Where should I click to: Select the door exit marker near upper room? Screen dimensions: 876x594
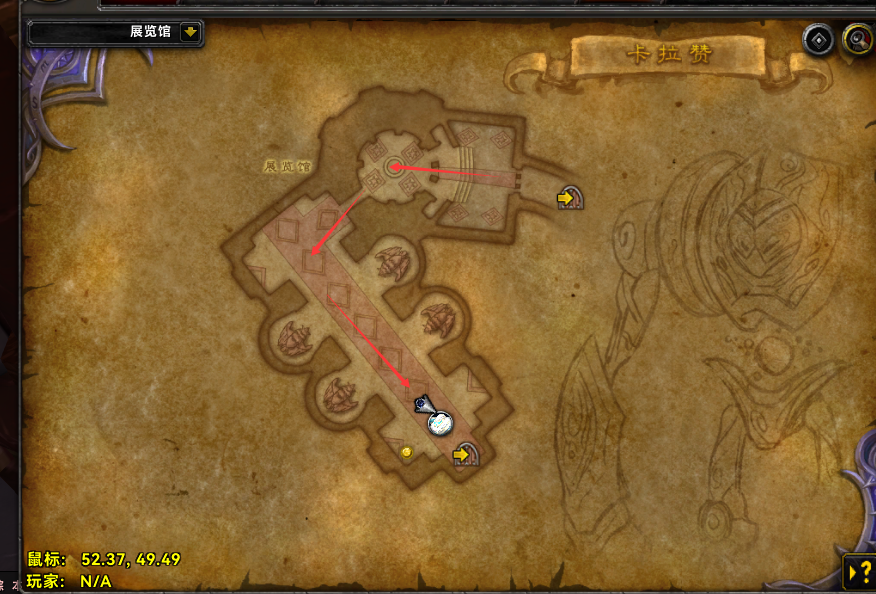pos(570,198)
